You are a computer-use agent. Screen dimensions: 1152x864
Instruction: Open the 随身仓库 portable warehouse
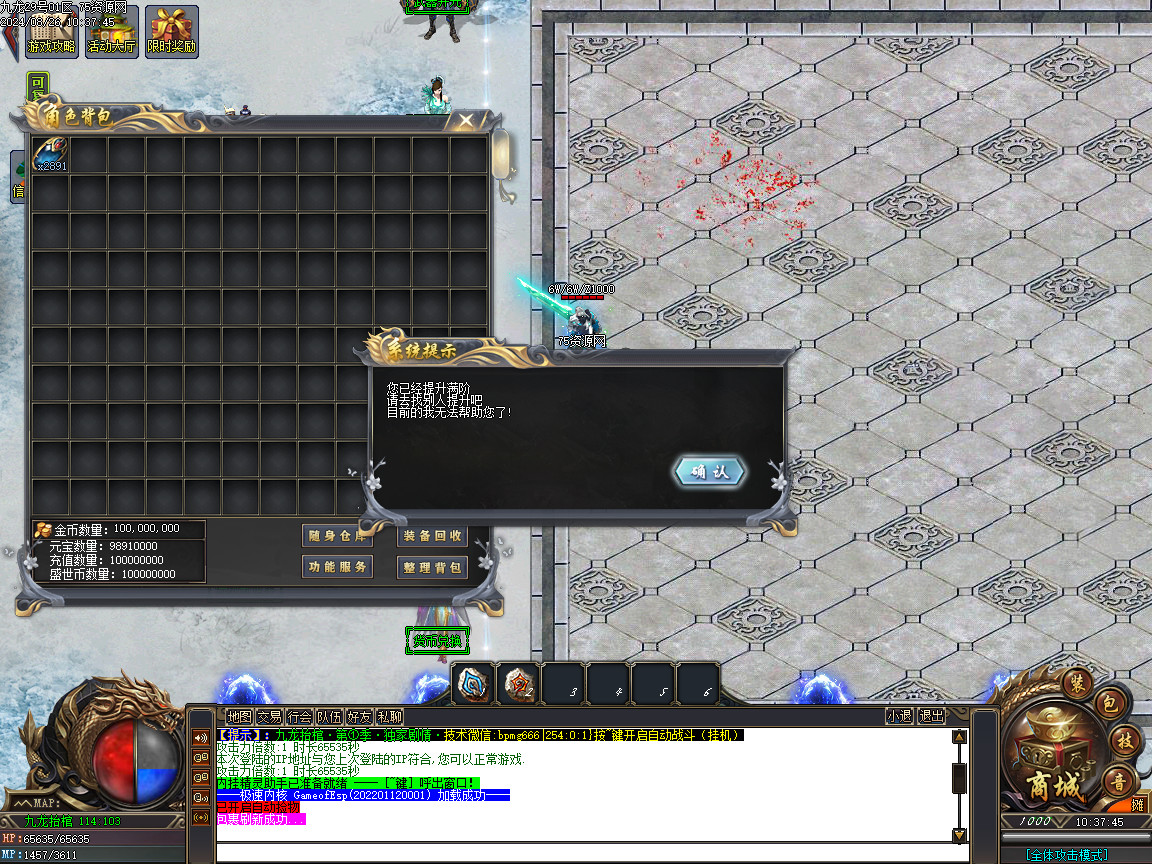336,536
